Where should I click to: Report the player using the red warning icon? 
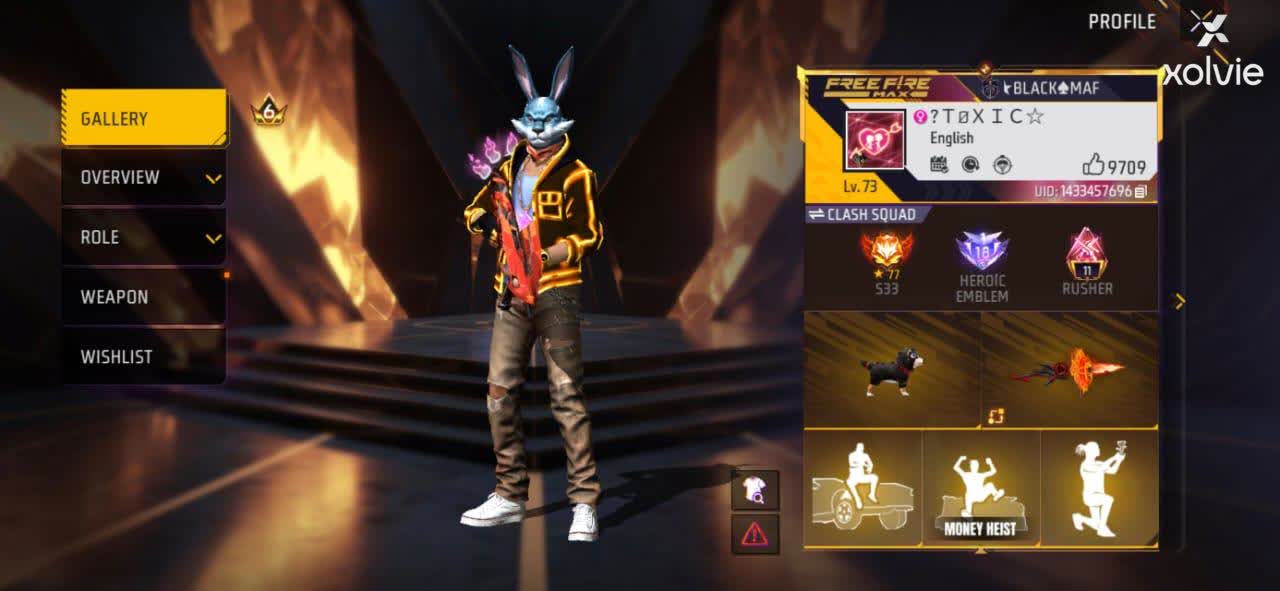pyautogui.click(x=755, y=534)
